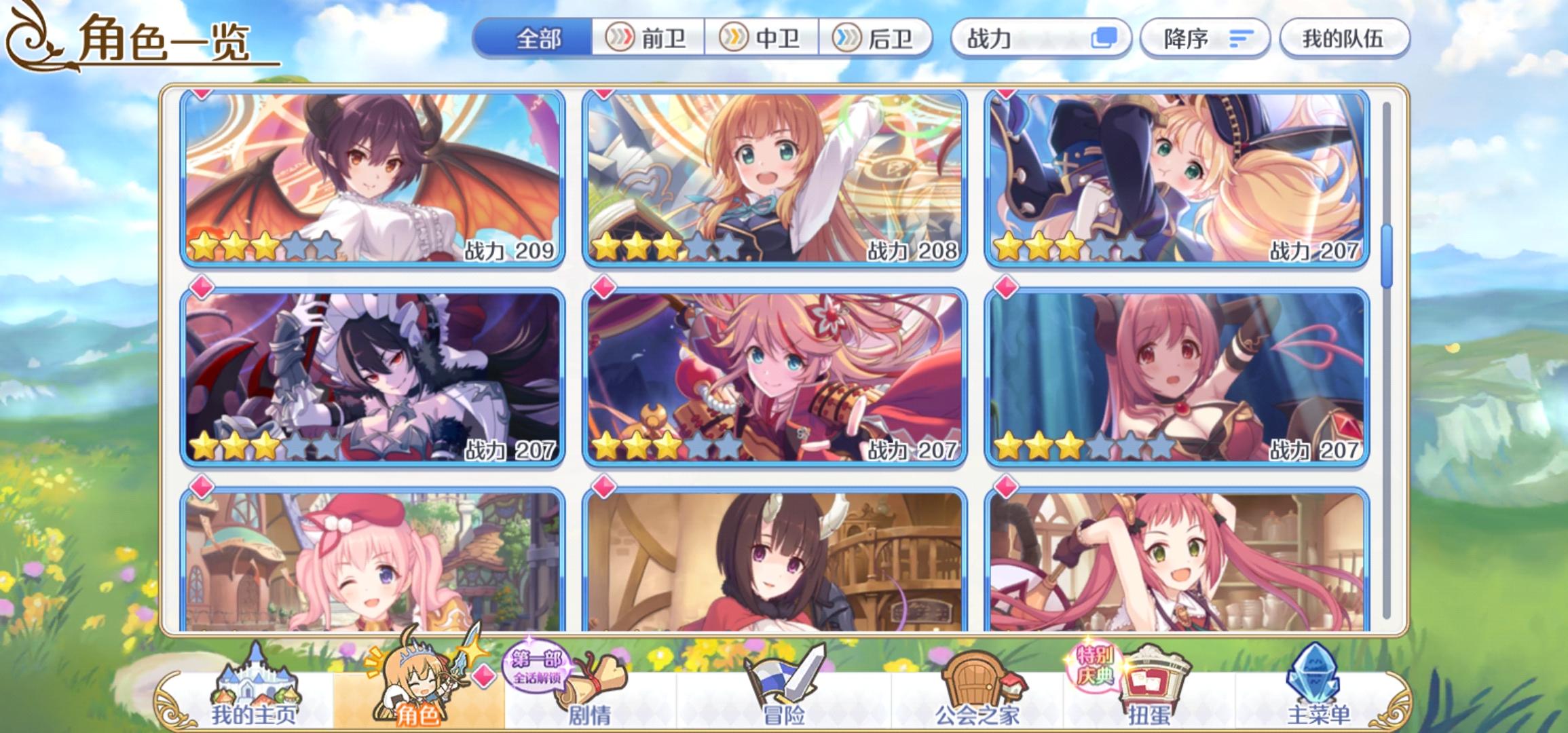Toggle sort order with the 降序 descending button
The height and width of the screenshot is (733, 1568).
pos(1204,39)
